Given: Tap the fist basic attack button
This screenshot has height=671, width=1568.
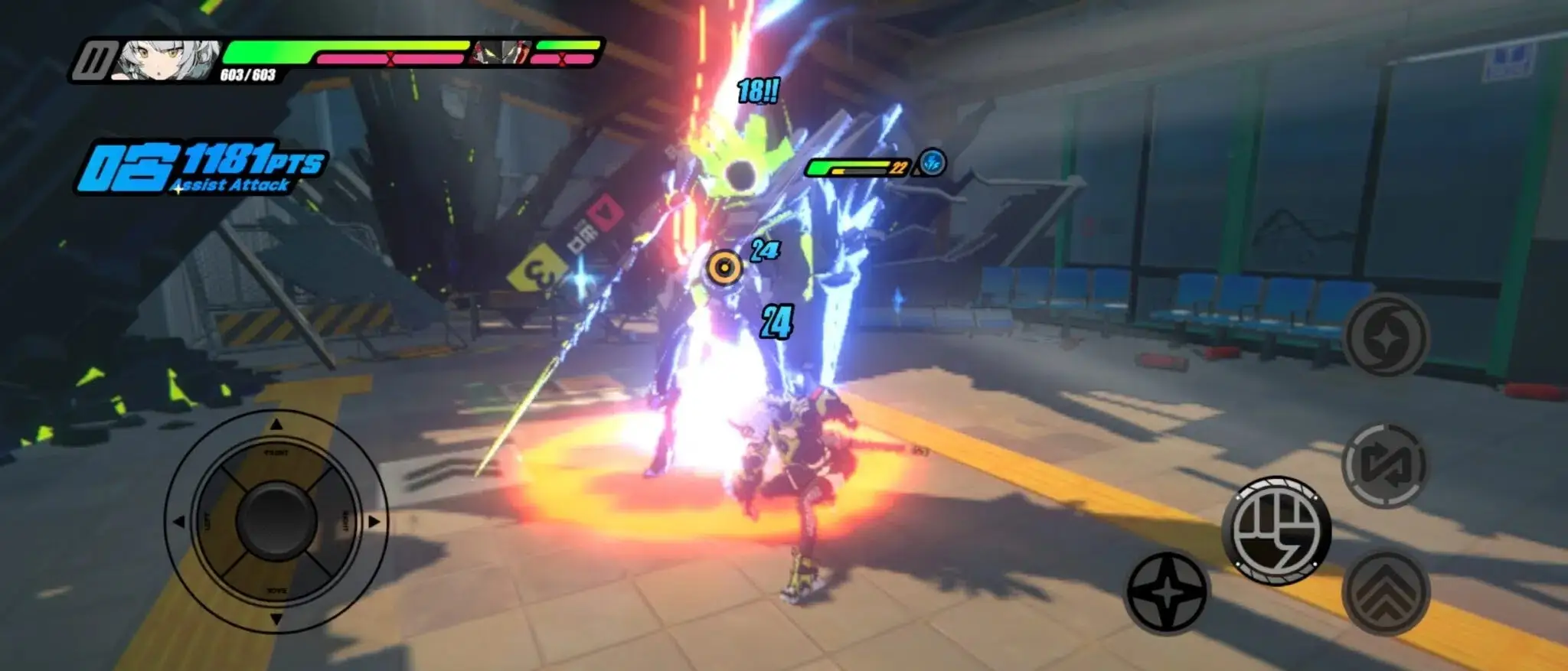Looking at the screenshot, I should pos(1277,530).
